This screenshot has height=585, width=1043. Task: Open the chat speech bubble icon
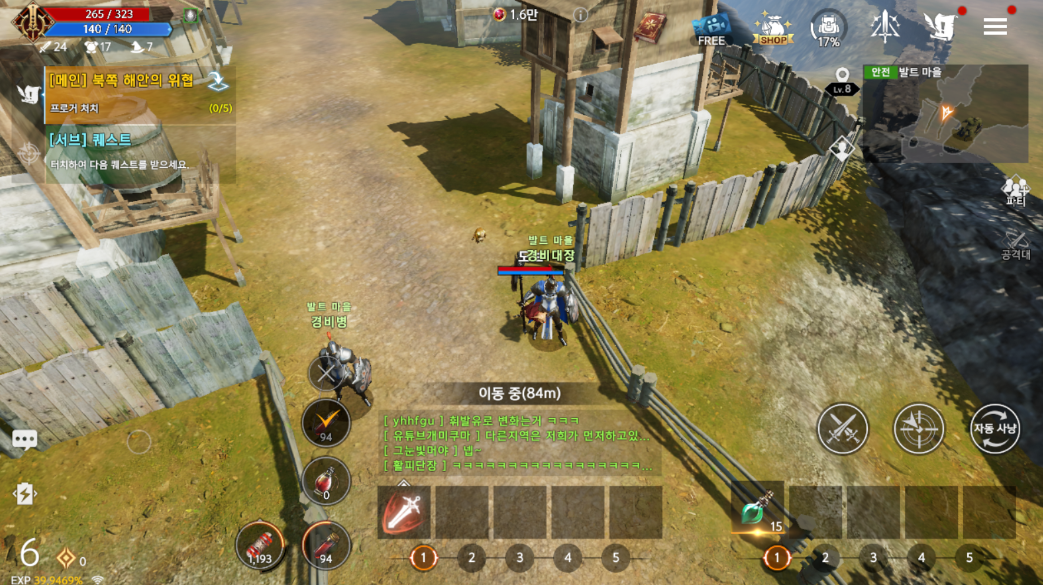[24, 439]
